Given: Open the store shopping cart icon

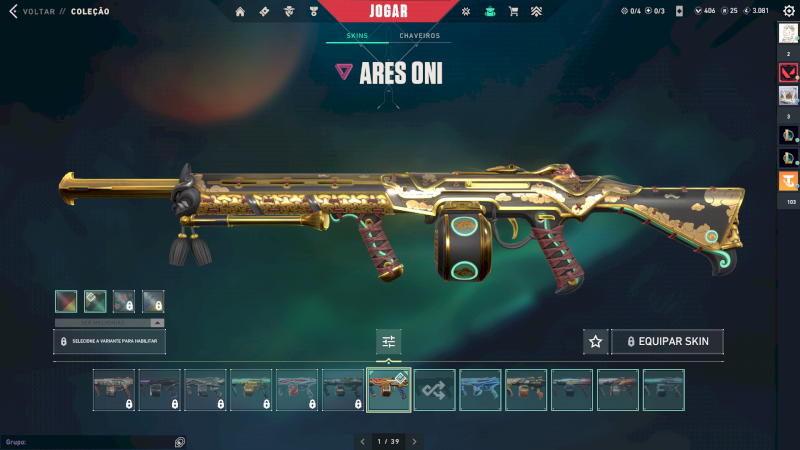Looking at the screenshot, I should click(513, 12).
